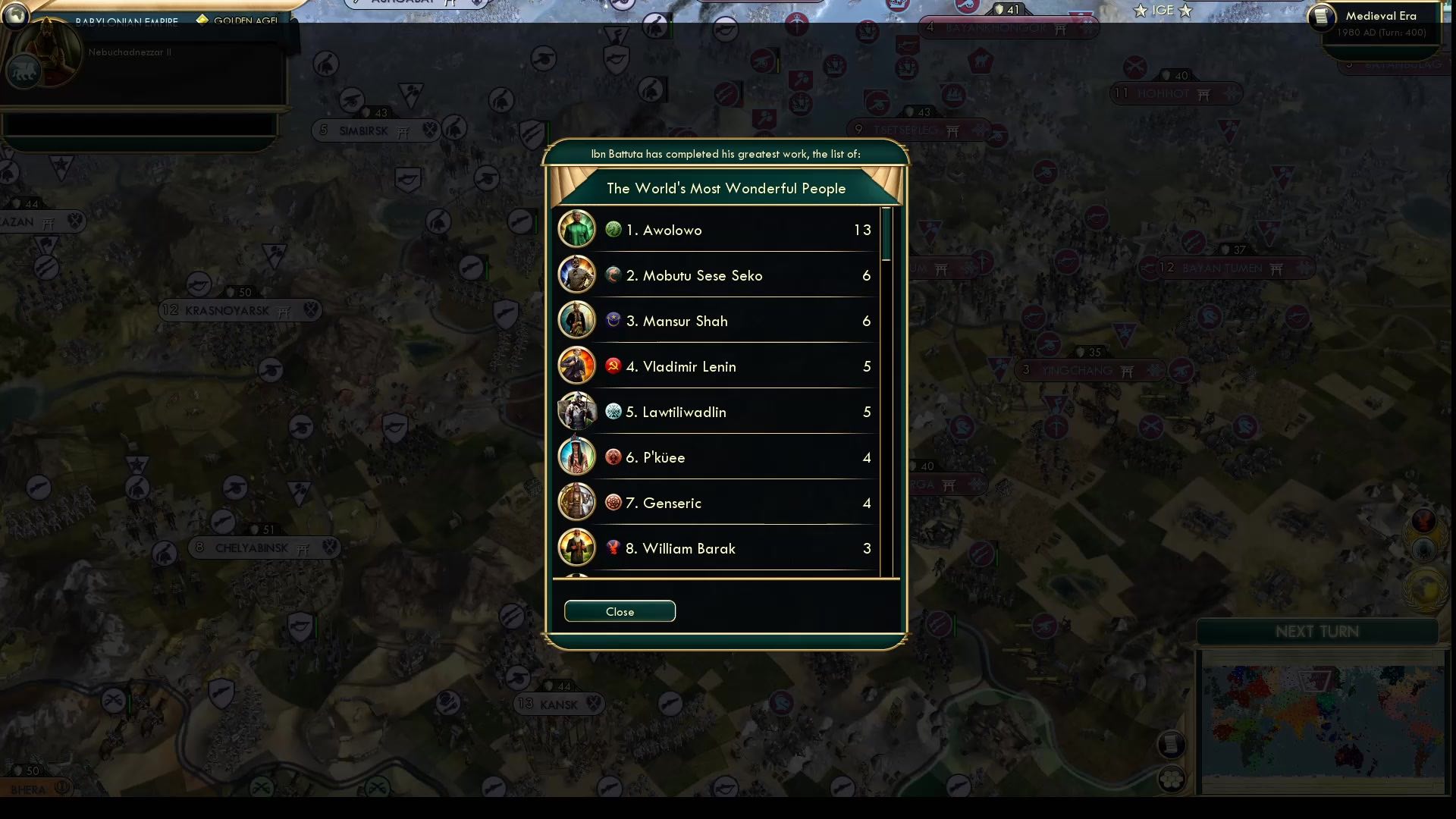Click Genseric's portrait thumbnail
Viewport: 1456px width, 819px height.
pyautogui.click(x=576, y=501)
